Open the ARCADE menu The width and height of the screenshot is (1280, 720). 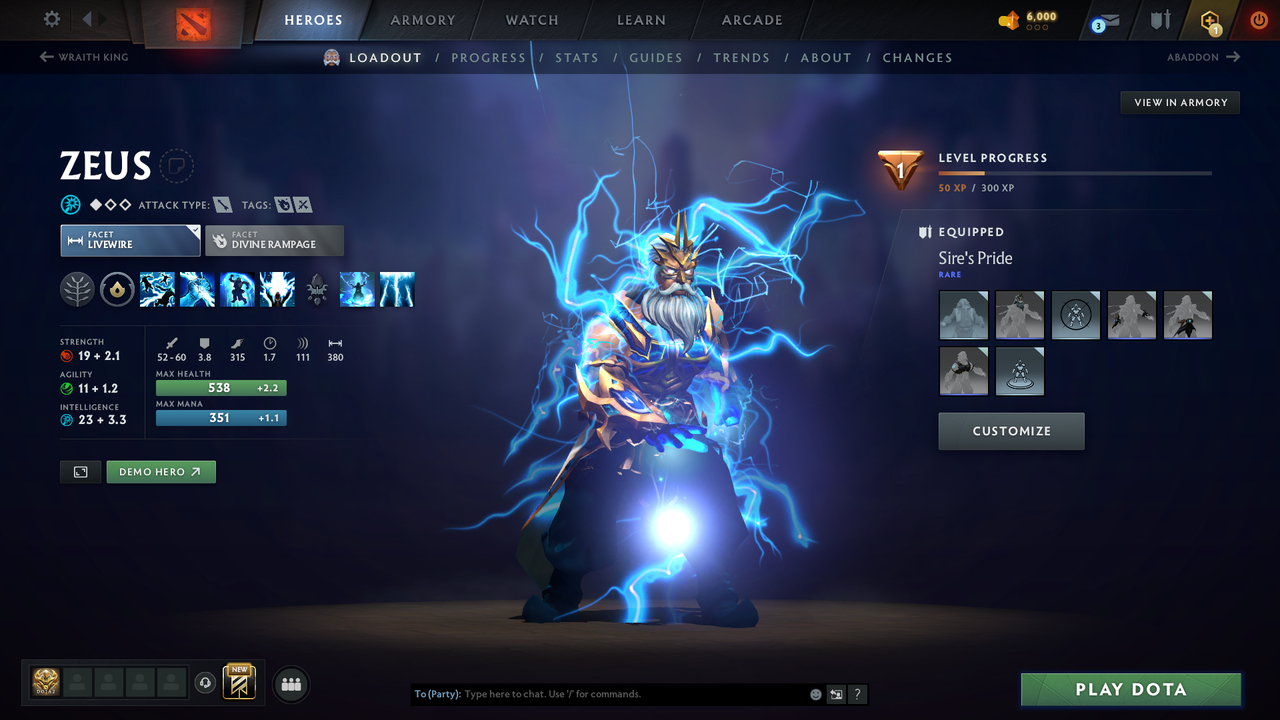751,20
